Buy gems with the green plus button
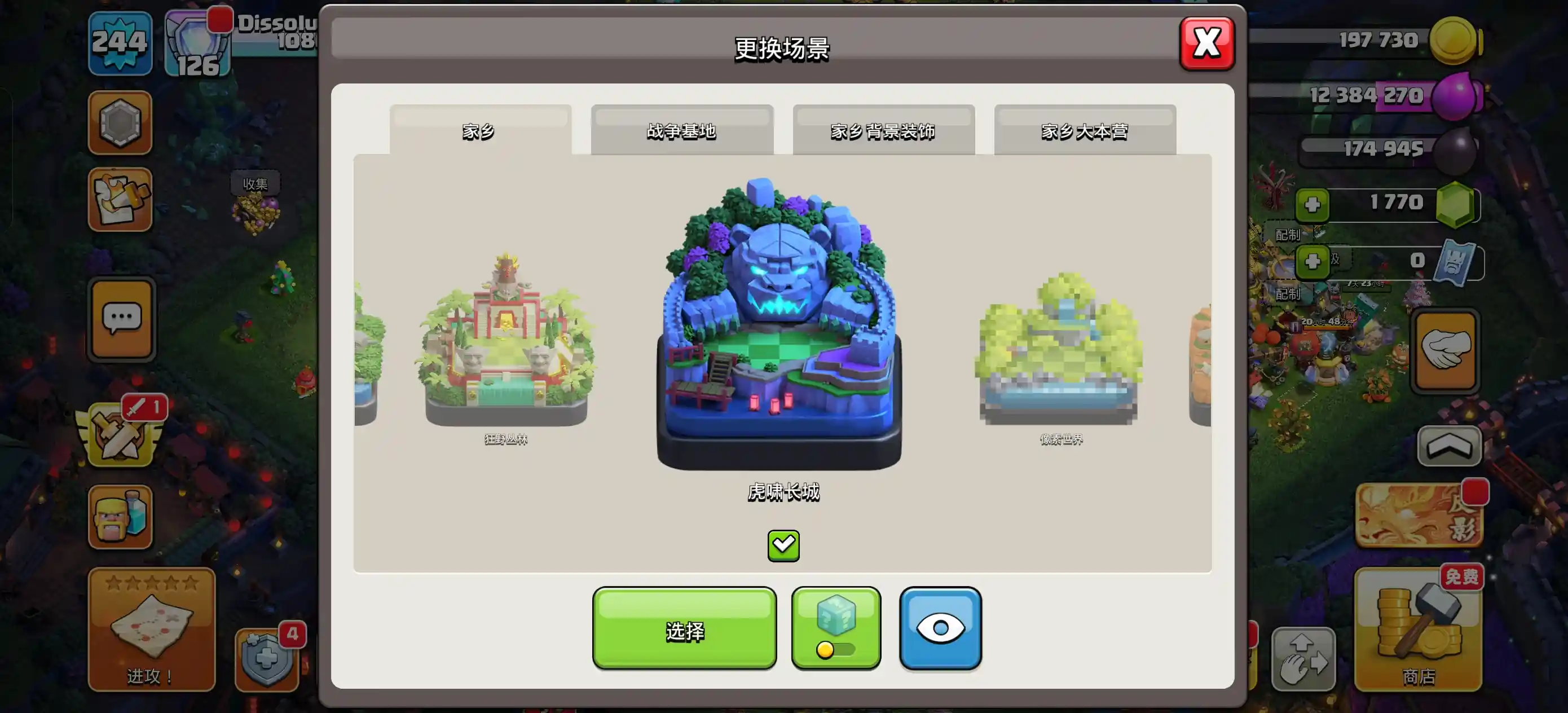This screenshot has height=713, width=1568. 1314,205
